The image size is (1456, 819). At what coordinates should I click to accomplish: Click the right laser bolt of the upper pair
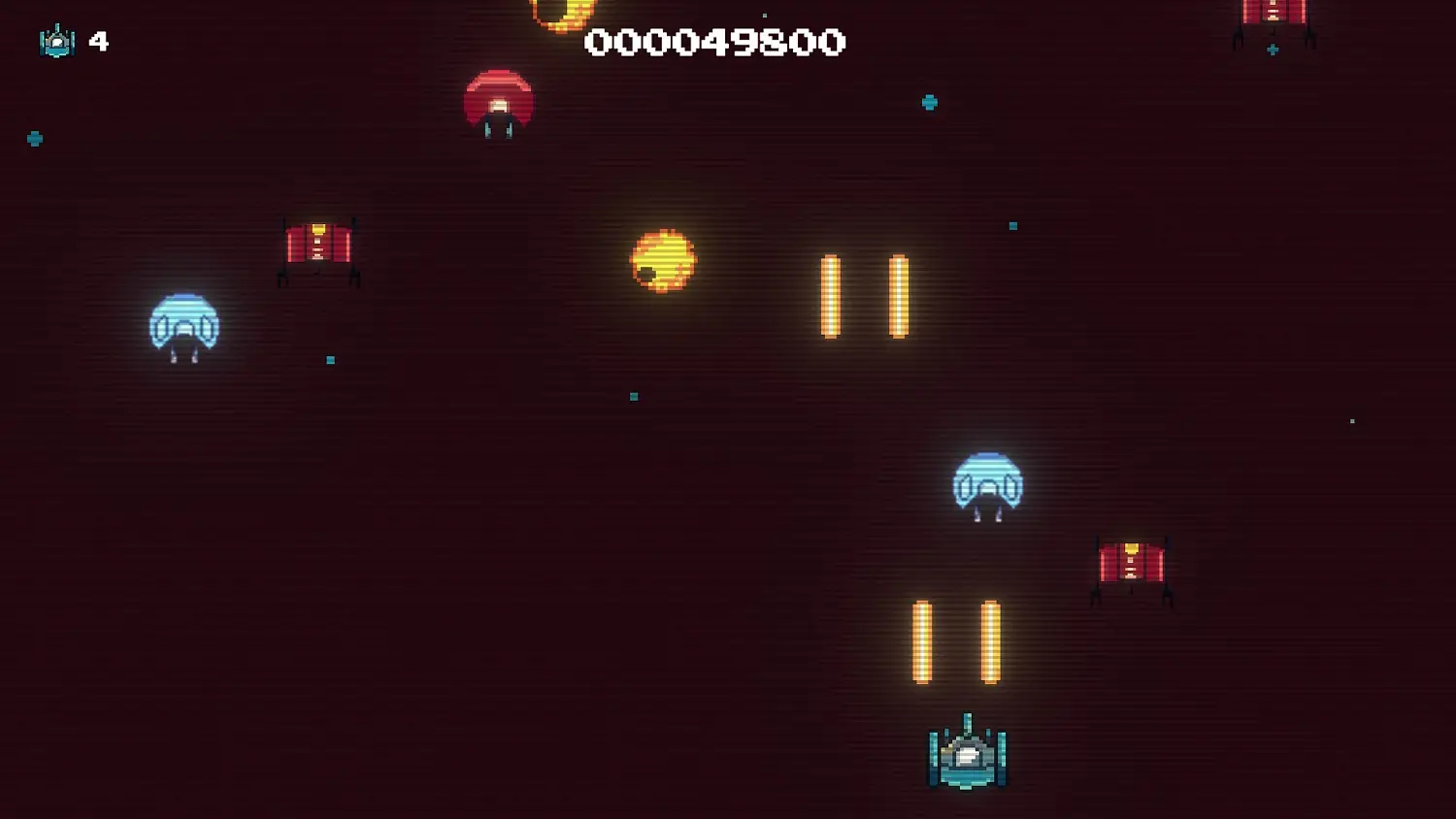[x=897, y=294]
